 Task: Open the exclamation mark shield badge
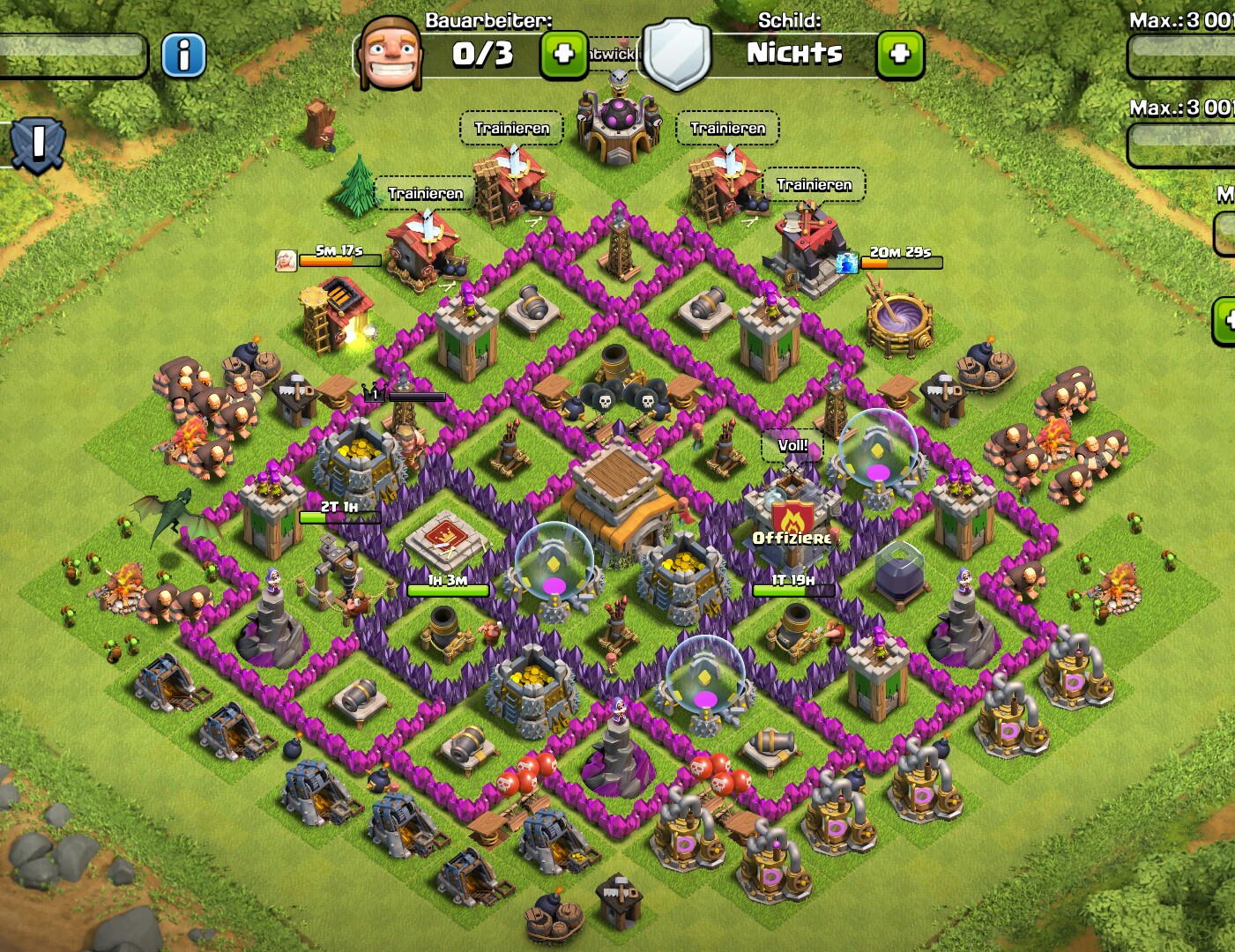pyautogui.click(x=38, y=144)
